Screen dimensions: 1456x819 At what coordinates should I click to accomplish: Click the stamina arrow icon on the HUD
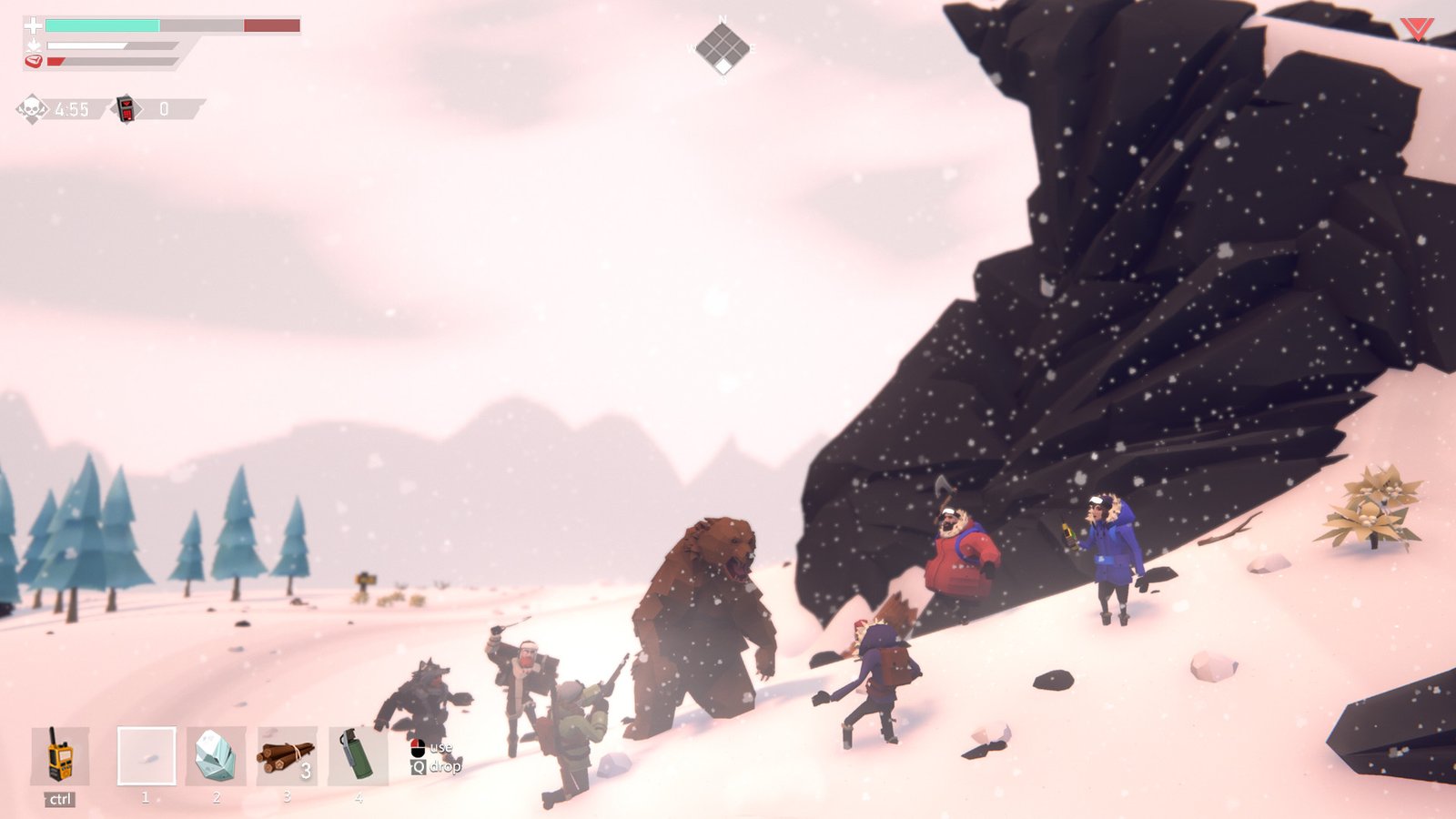(x=34, y=45)
